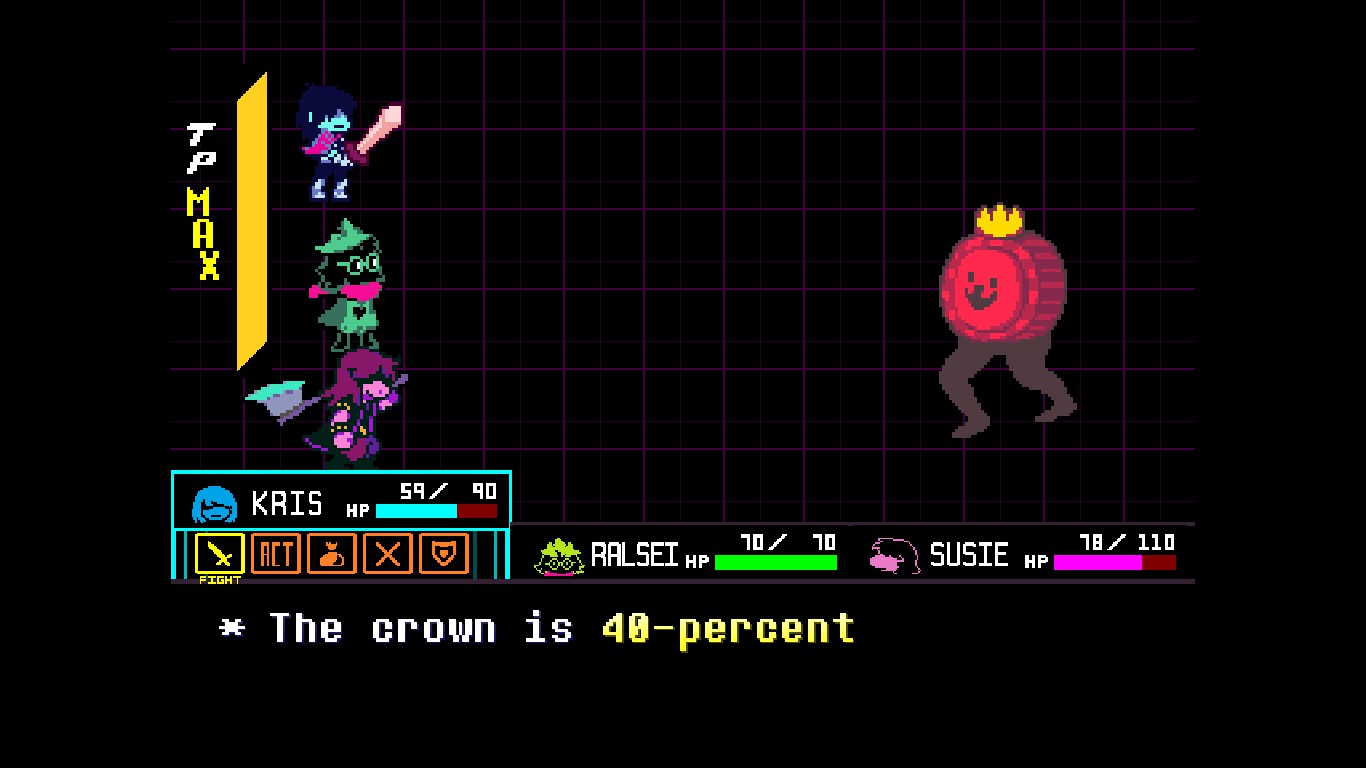The width and height of the screenshot is (1366, 768).
Task: Click the message 'The crown is 40-percent'
Action: 535,628
